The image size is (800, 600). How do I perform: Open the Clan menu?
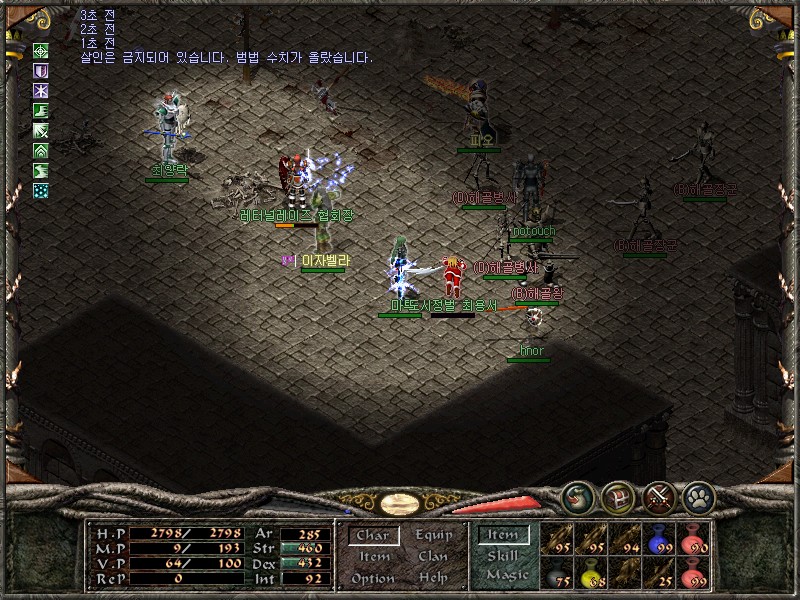tap(433, 557)
